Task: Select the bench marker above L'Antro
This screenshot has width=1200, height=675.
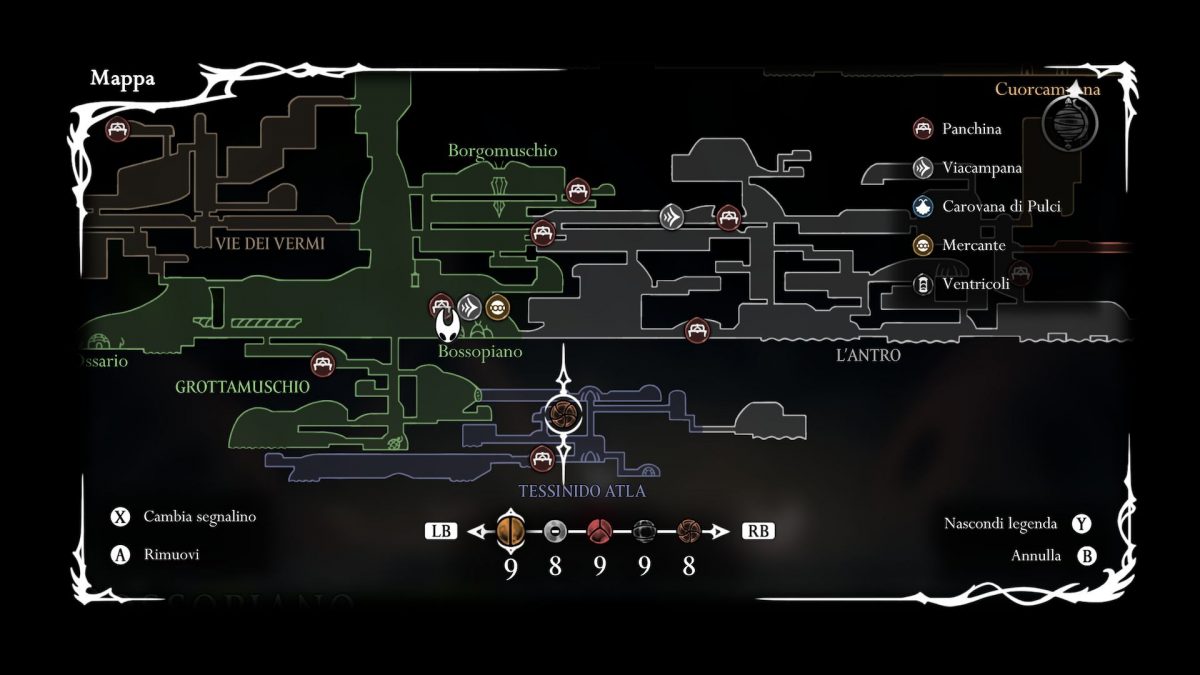Action: [x=697, y=329]
